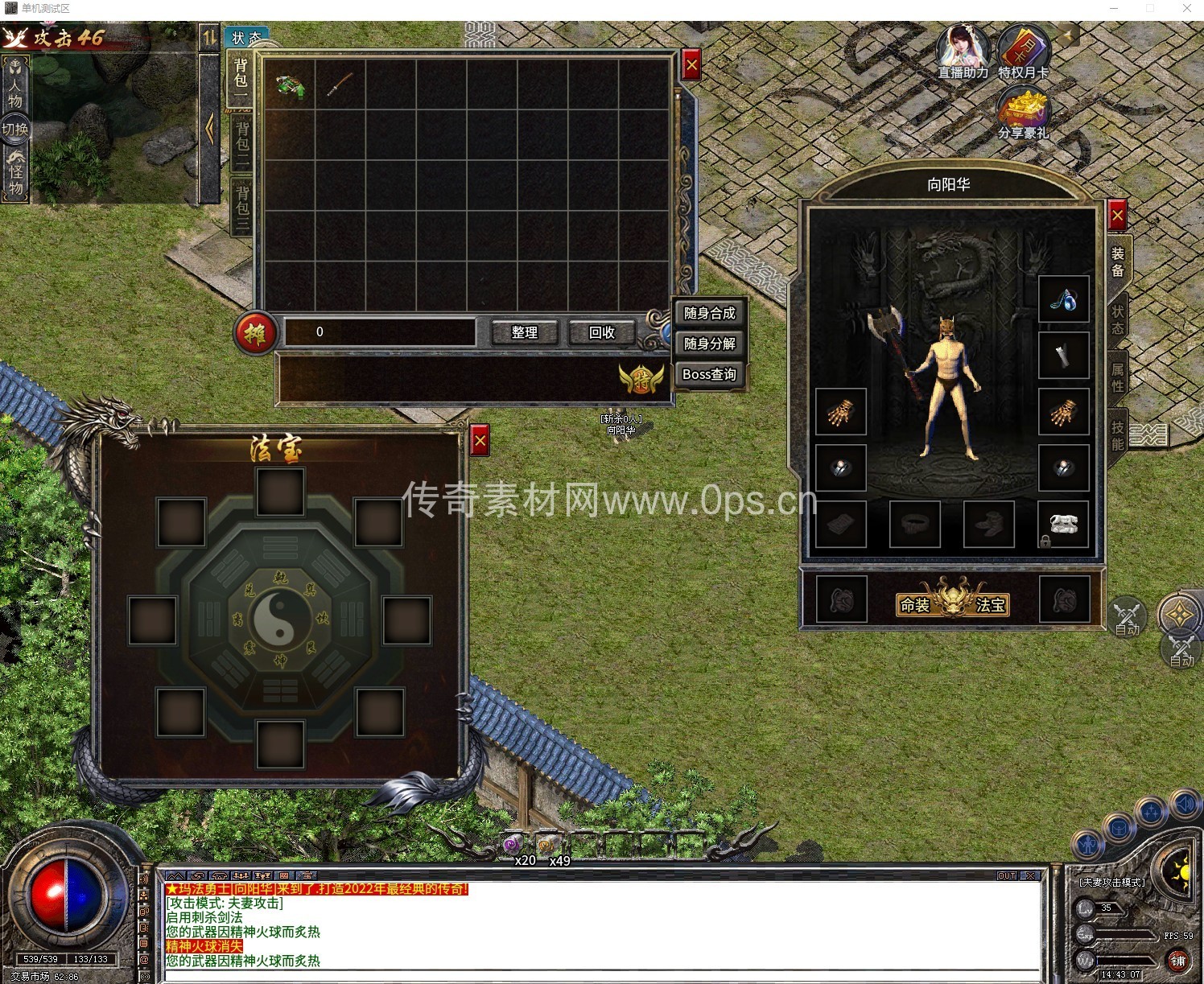Close the backpack inventory window
The width and height of the screenshot is (1204, 984).
point(691,66)
